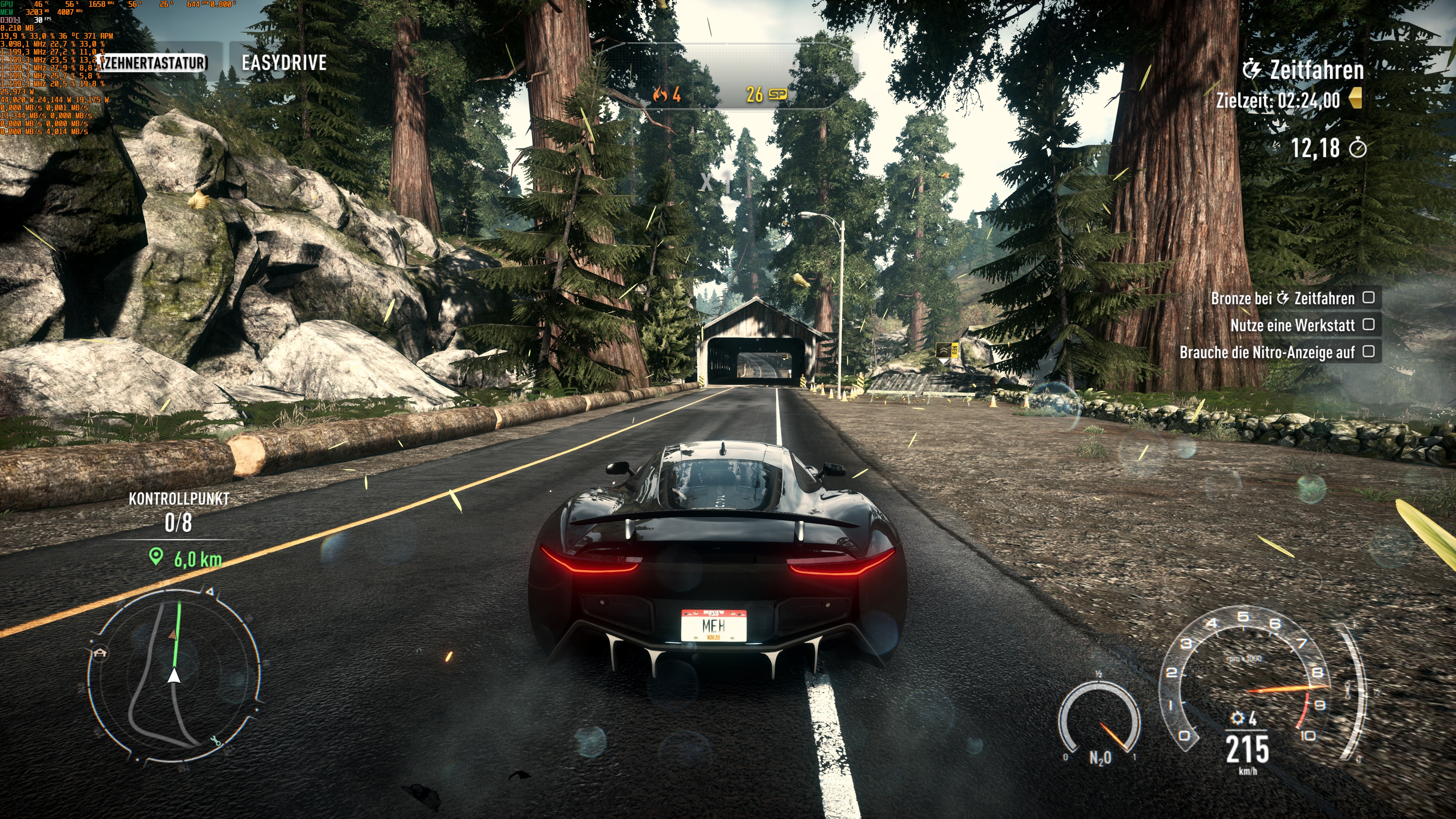Click the wrench icon on the minimap
The width and height of the screenshot is (1456, 819).
pos(216,742)
